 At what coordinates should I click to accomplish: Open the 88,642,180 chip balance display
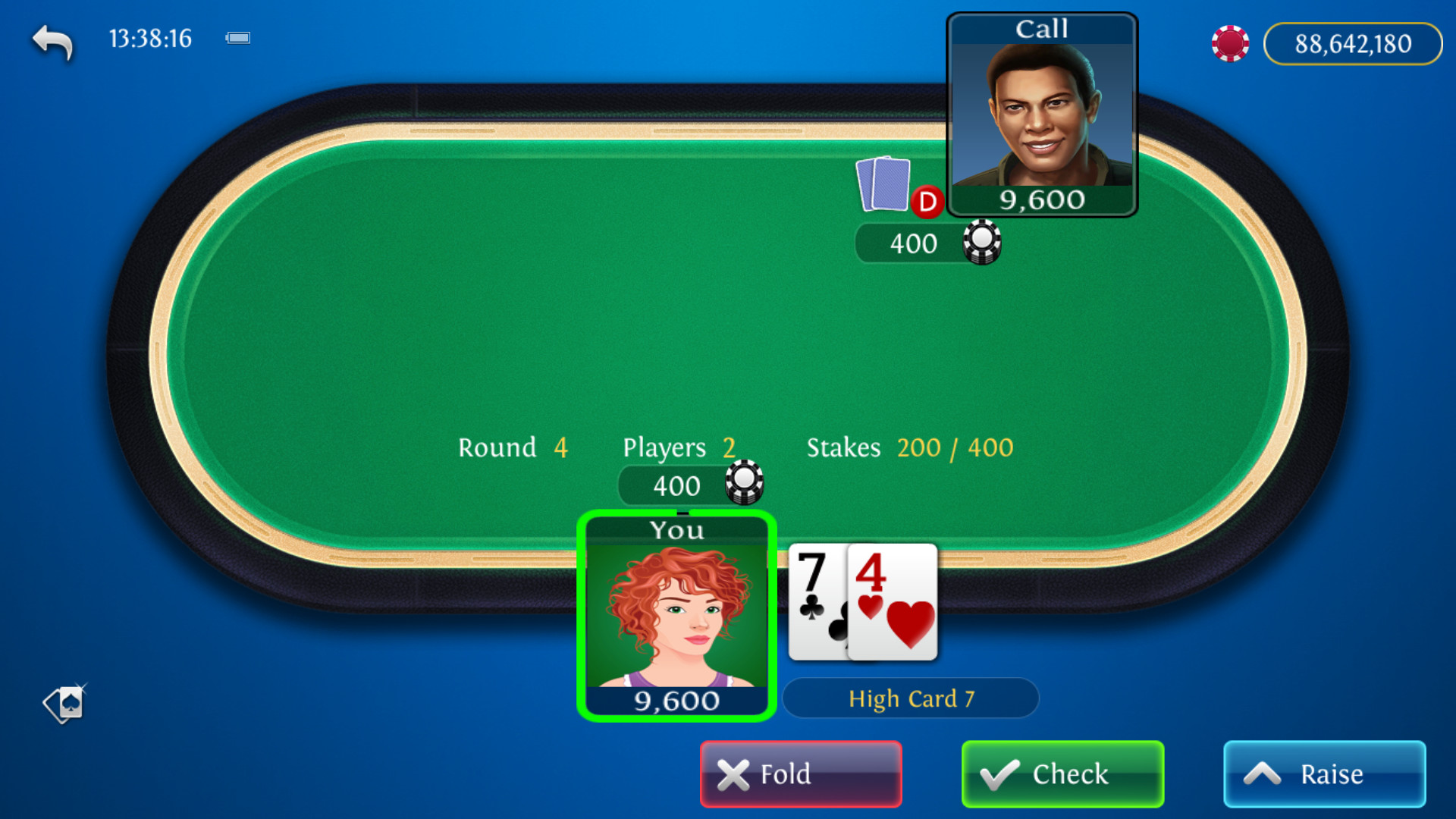(1353, 43)
